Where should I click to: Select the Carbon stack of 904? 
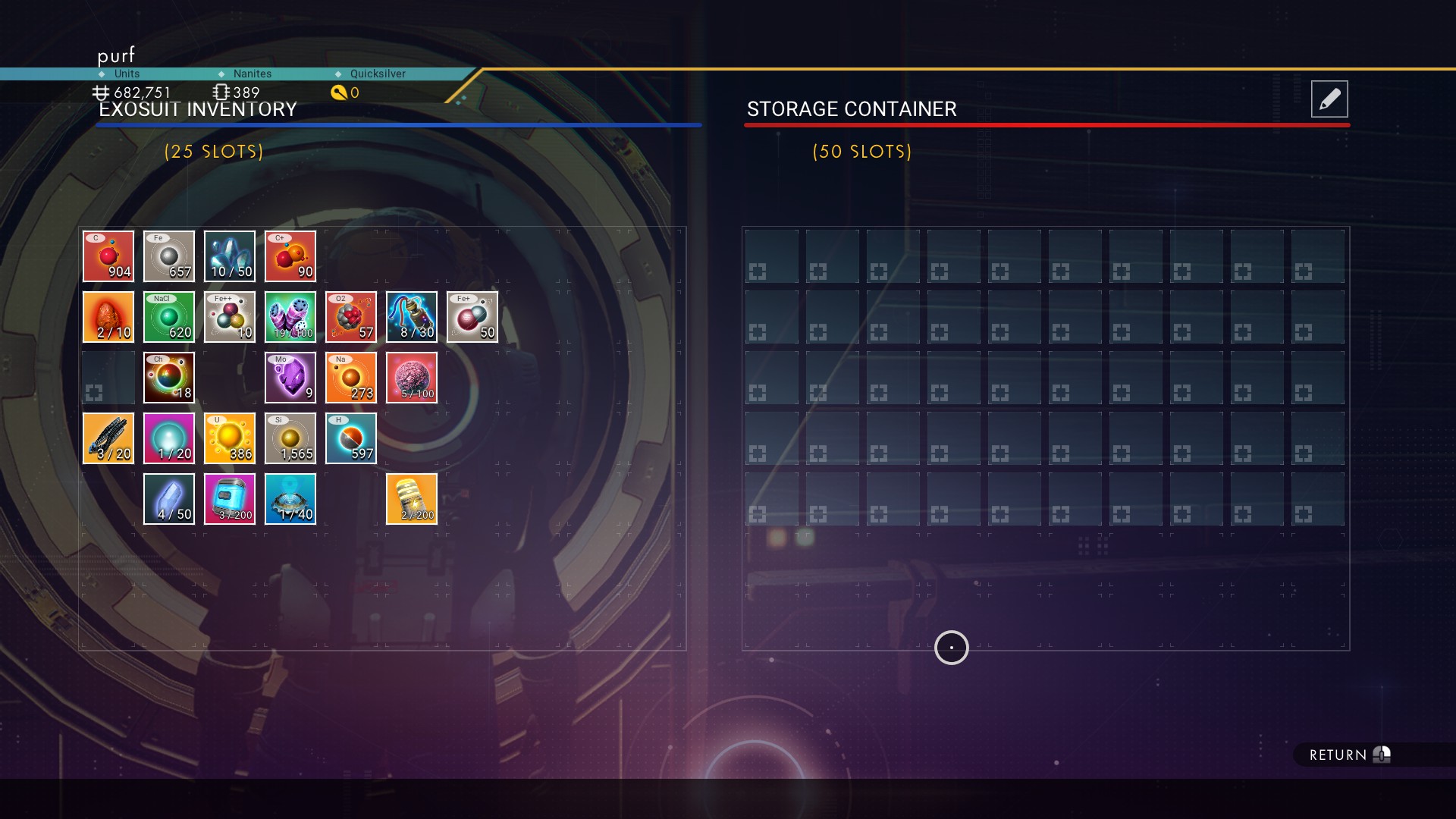(108, 256)
